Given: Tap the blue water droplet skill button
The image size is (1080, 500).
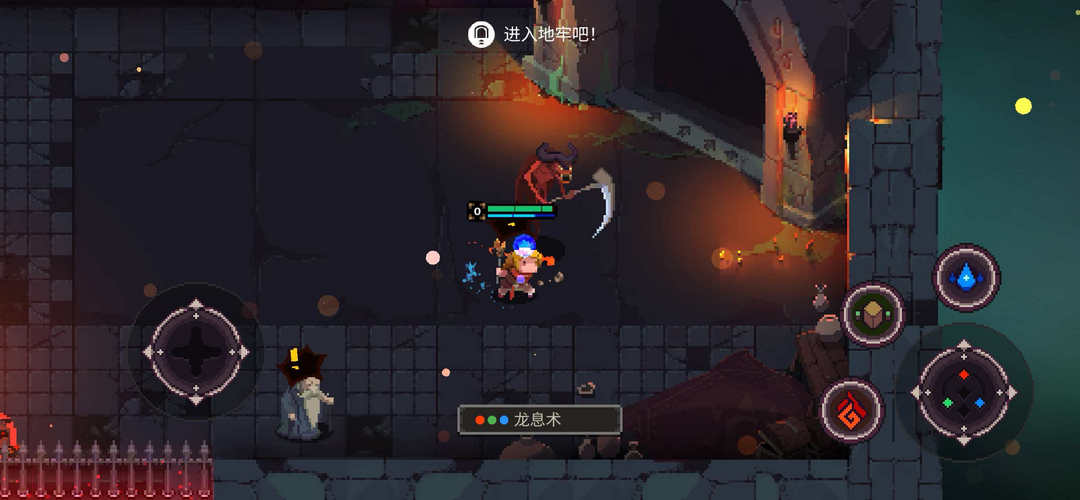Looking at the screenshot, I should (966, 277).
